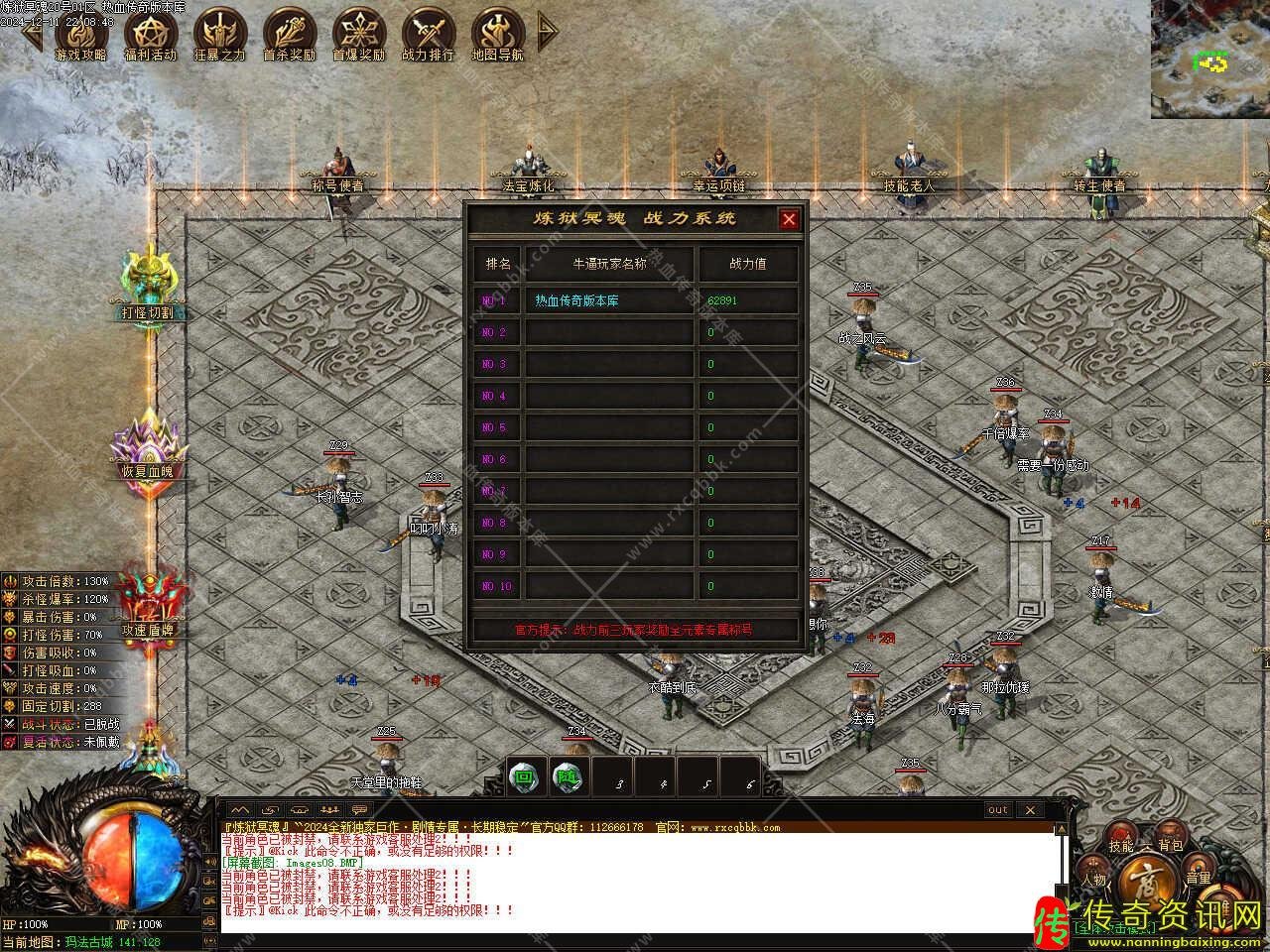1270x952 pixels.
Task: Open the 音量 volume settings
Action: pyautogui.click(x=1198, y=878)
